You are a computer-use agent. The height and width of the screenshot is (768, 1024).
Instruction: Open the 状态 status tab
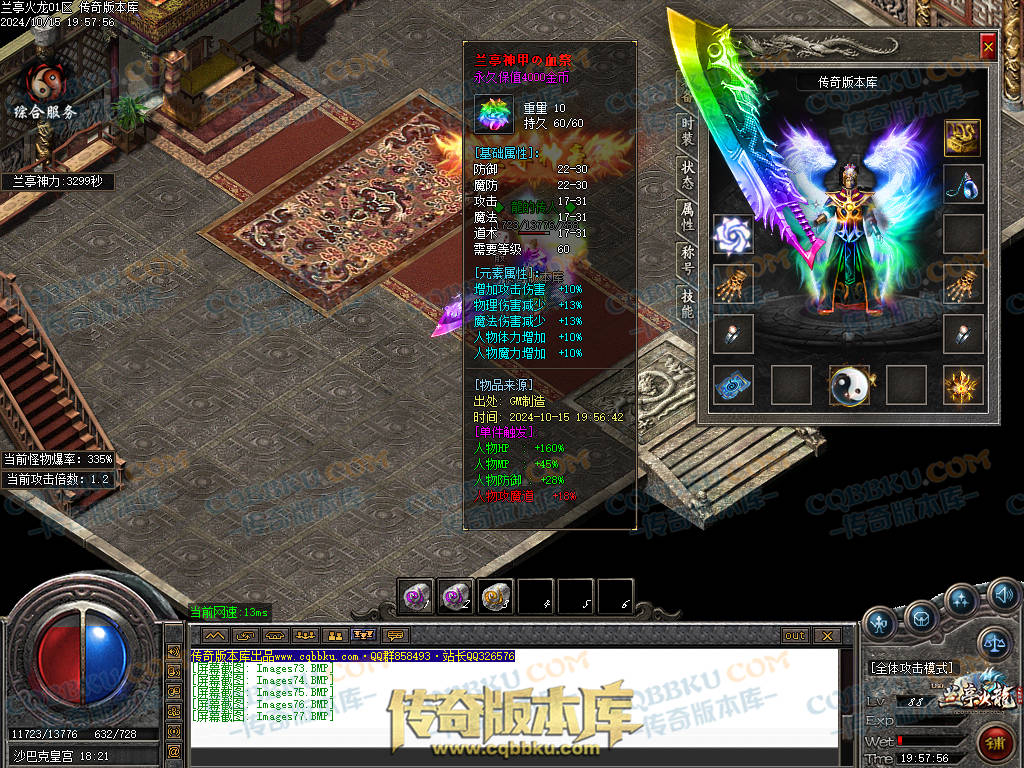click(x=688, y=174)
